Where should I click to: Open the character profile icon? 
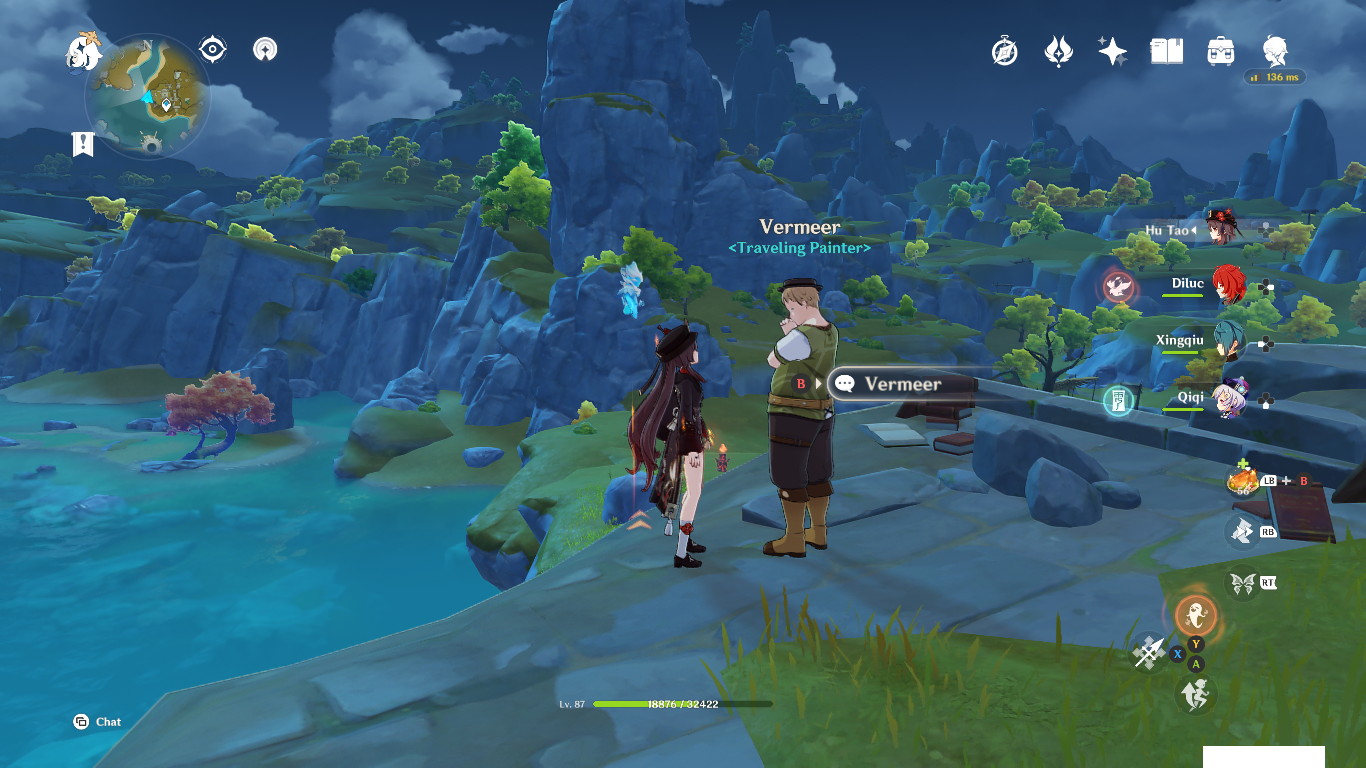[x=1274, y=50]
